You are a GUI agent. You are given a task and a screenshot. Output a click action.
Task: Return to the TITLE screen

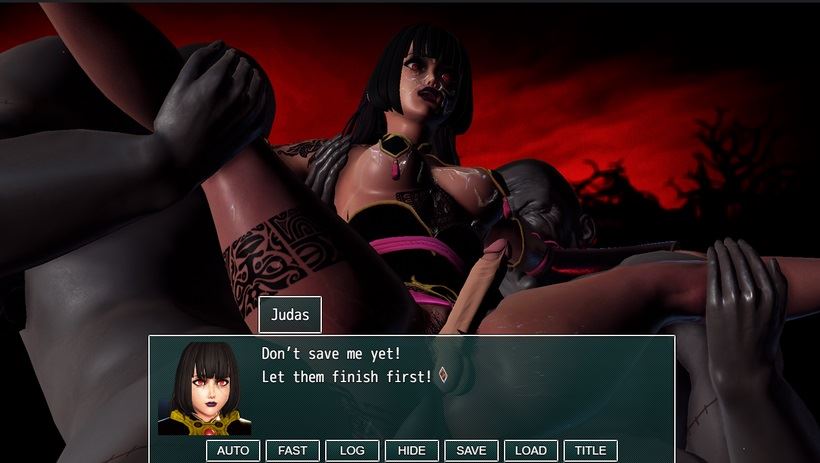(x=590, y=451)
